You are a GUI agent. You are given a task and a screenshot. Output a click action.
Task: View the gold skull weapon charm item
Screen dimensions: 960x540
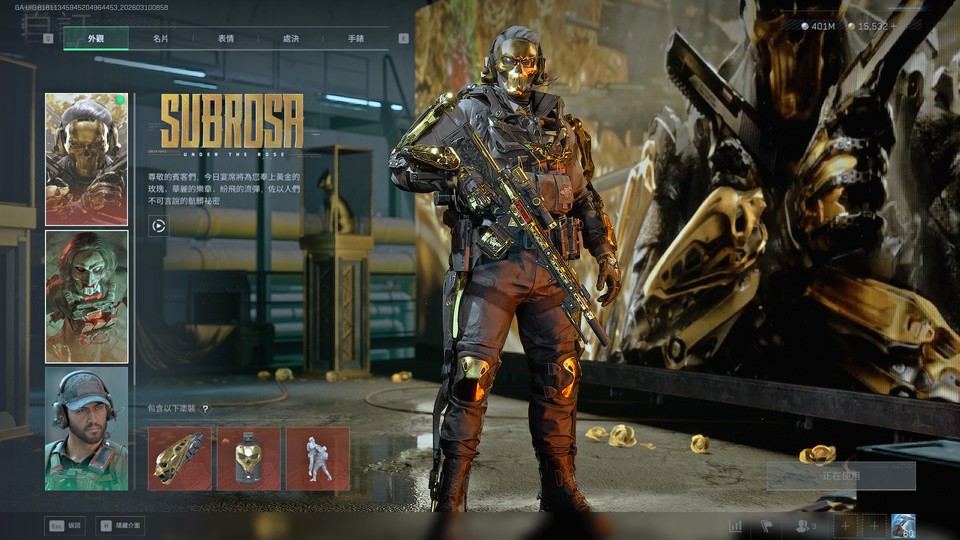(180, 458)
